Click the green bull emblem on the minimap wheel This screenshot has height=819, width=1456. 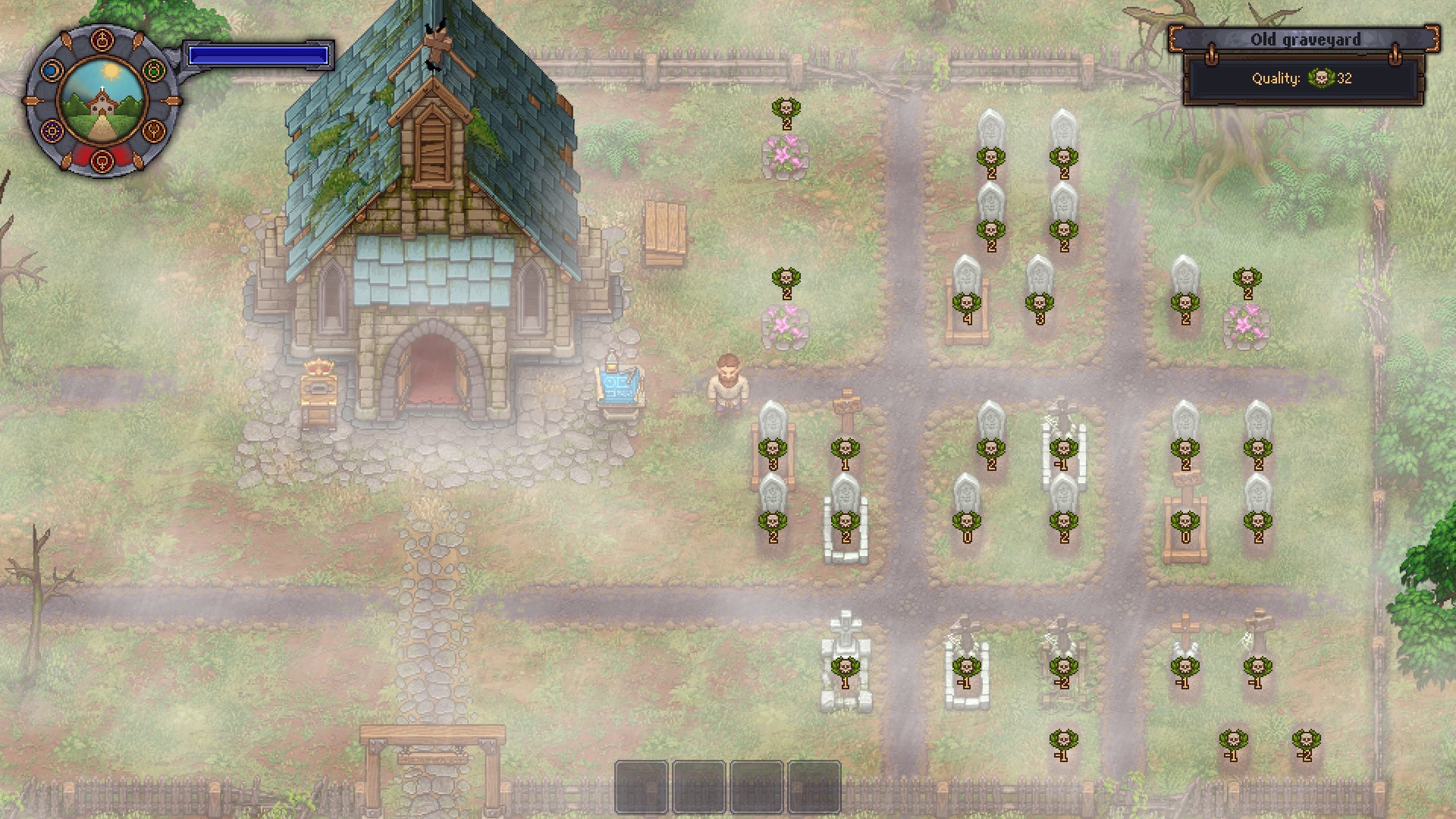[x=152, y=71]
